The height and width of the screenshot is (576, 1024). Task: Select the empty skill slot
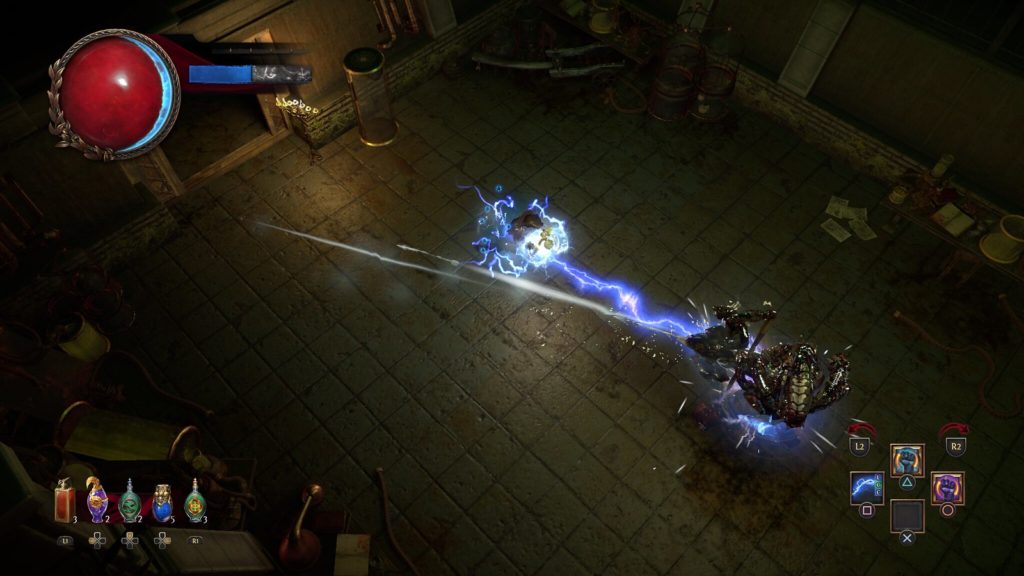[x=907, y=515]
